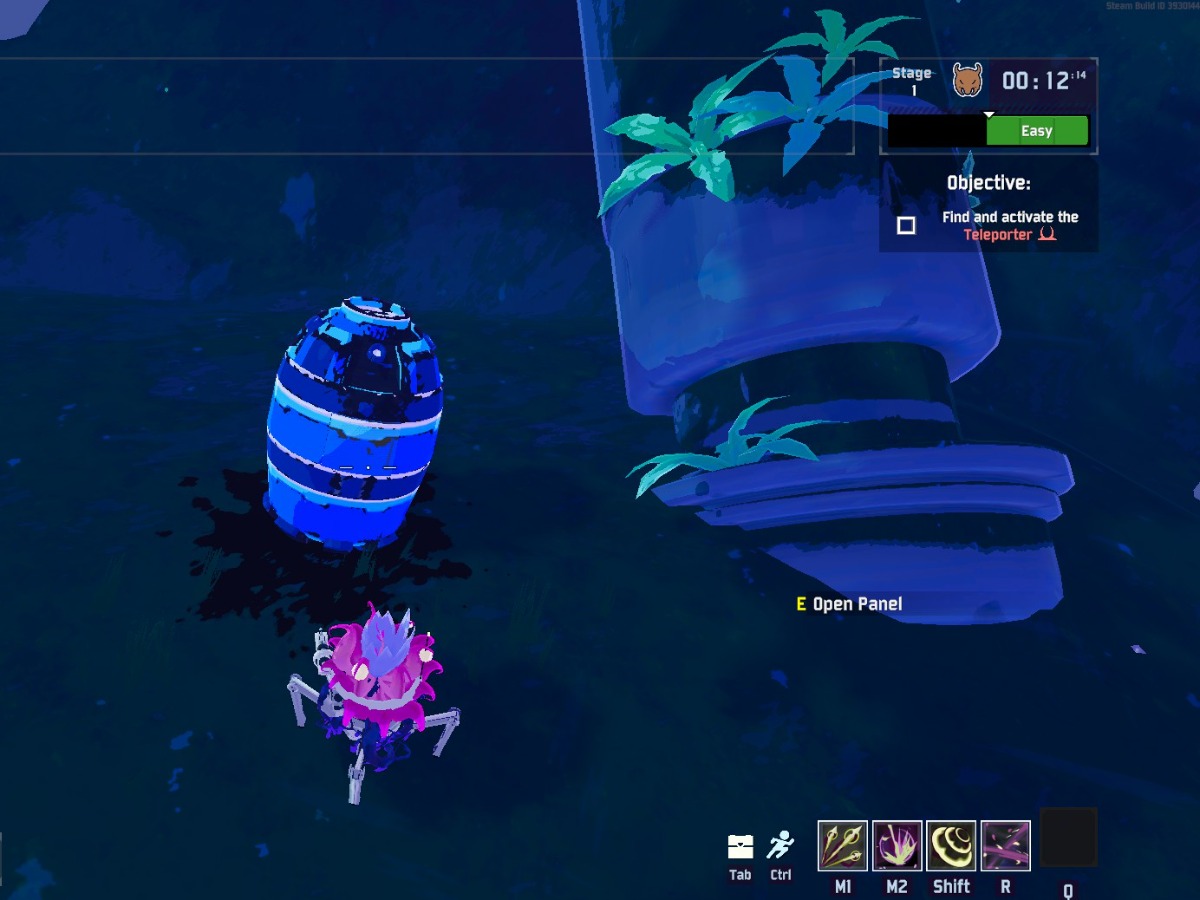Click the empty equipment slot
Viewport: 1200px width, 900px height.
1068,838
